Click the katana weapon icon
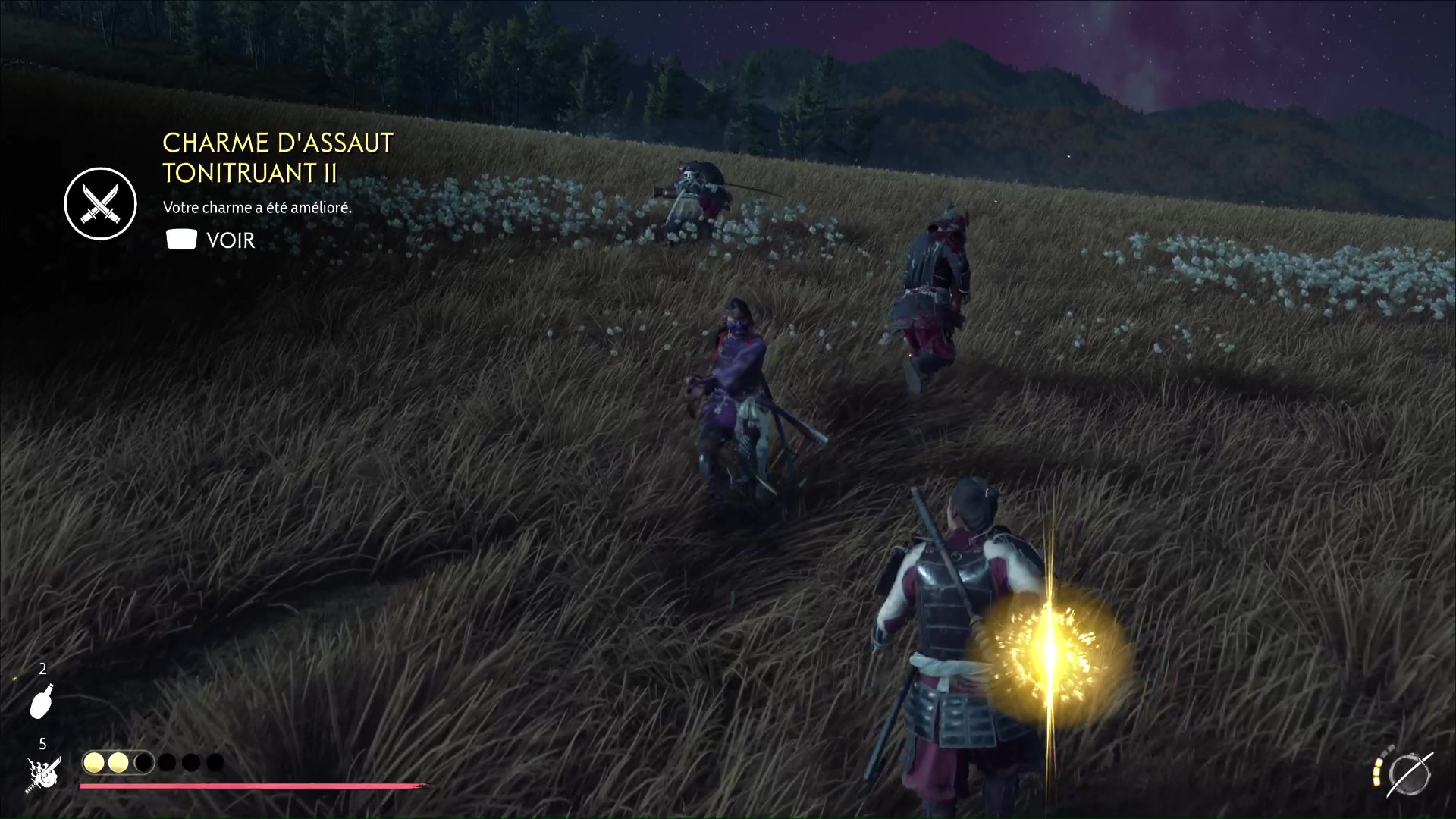 [x=1409, y=774]
